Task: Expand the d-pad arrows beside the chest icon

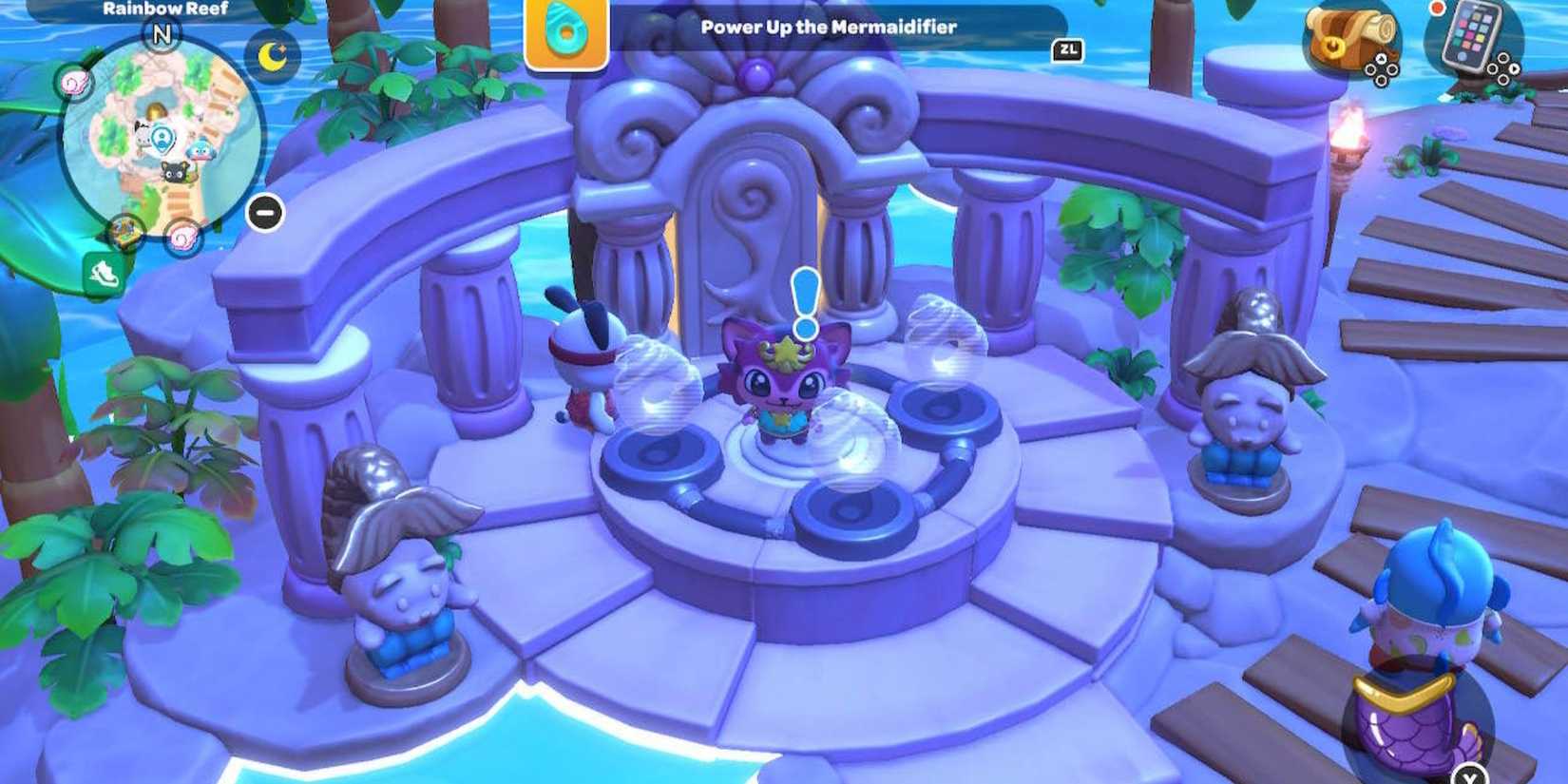Action: 1381,71
